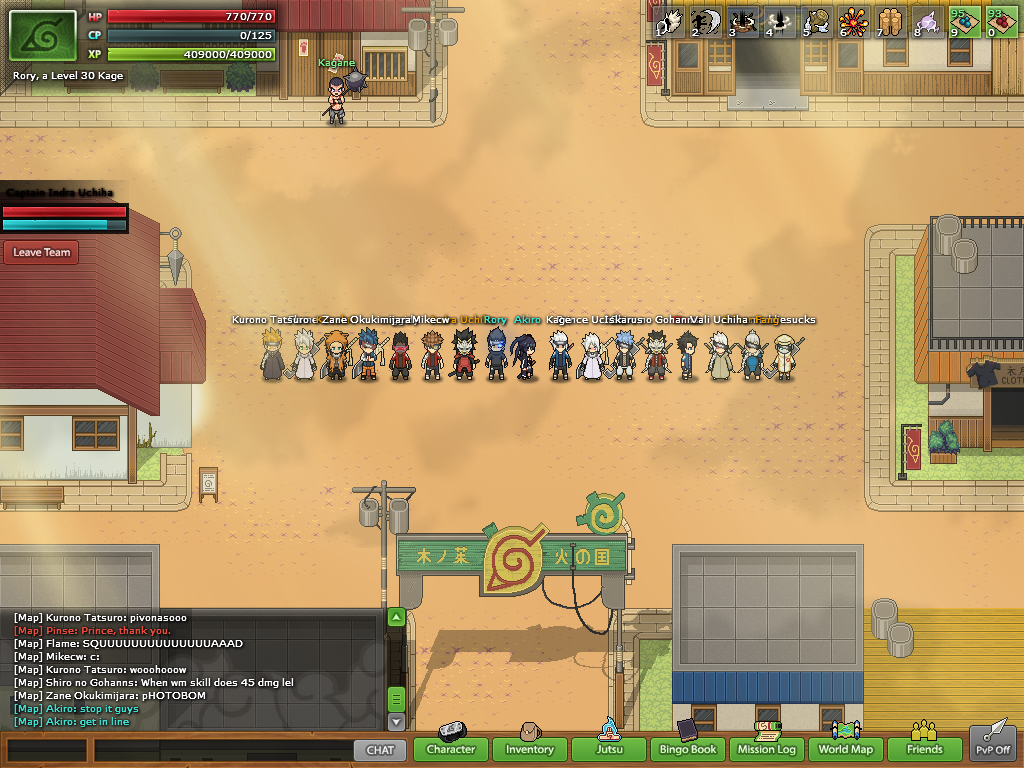The width and height of the screenshot is (1024, 768).
Task: Leave the current team
Action: point(42,253)
